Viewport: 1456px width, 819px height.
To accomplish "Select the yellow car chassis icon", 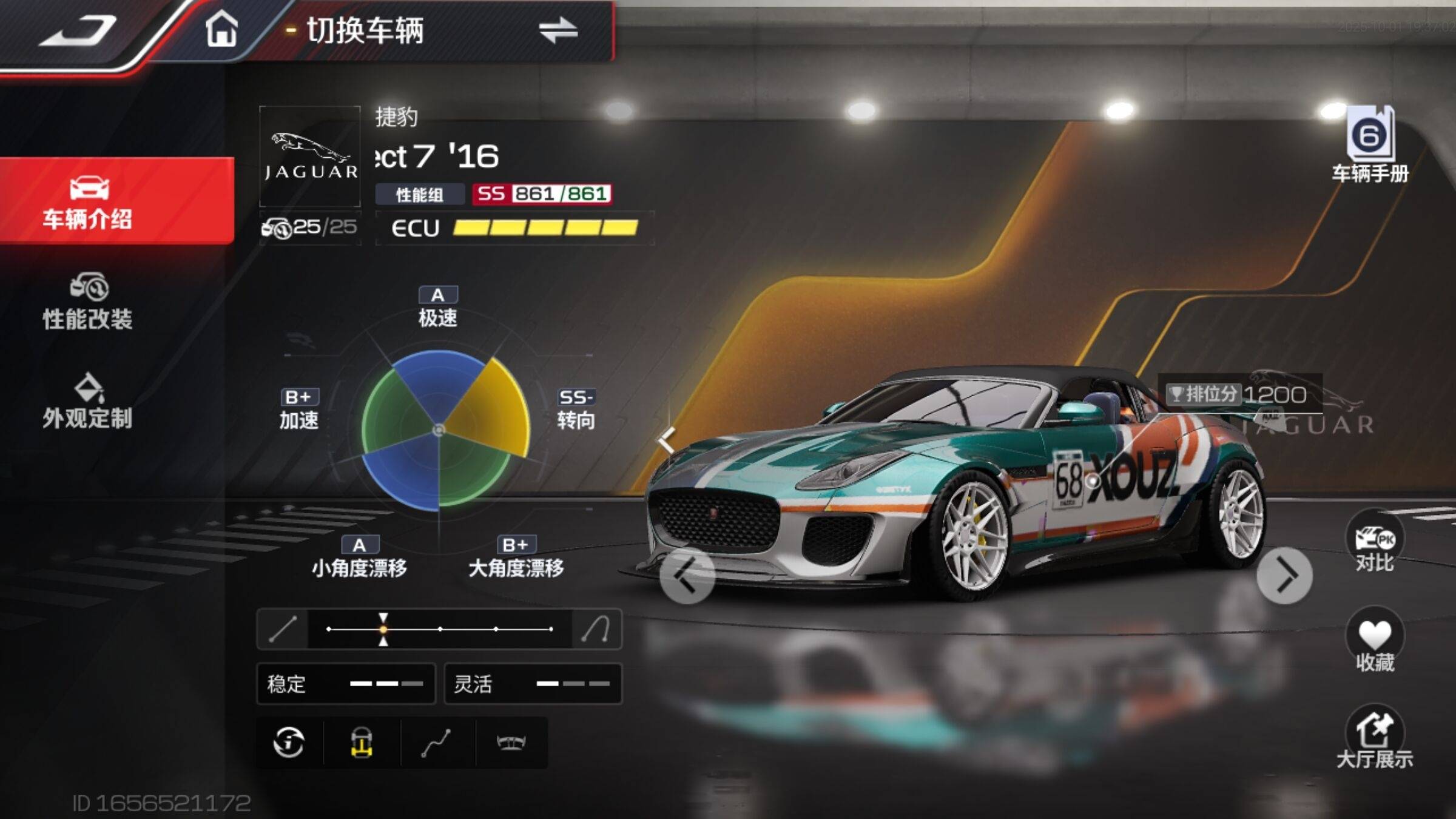I will [x=362, y=743].
